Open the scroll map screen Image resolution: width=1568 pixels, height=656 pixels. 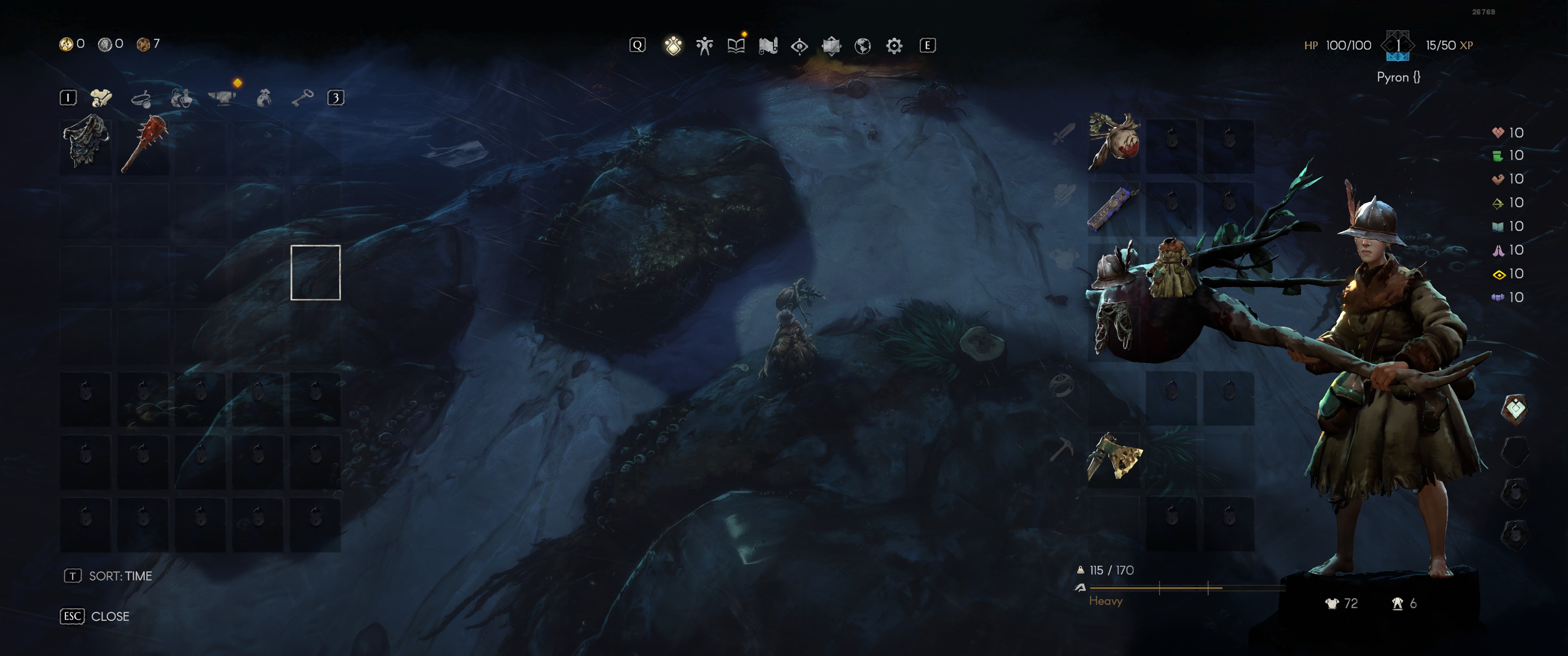(768, 46)
